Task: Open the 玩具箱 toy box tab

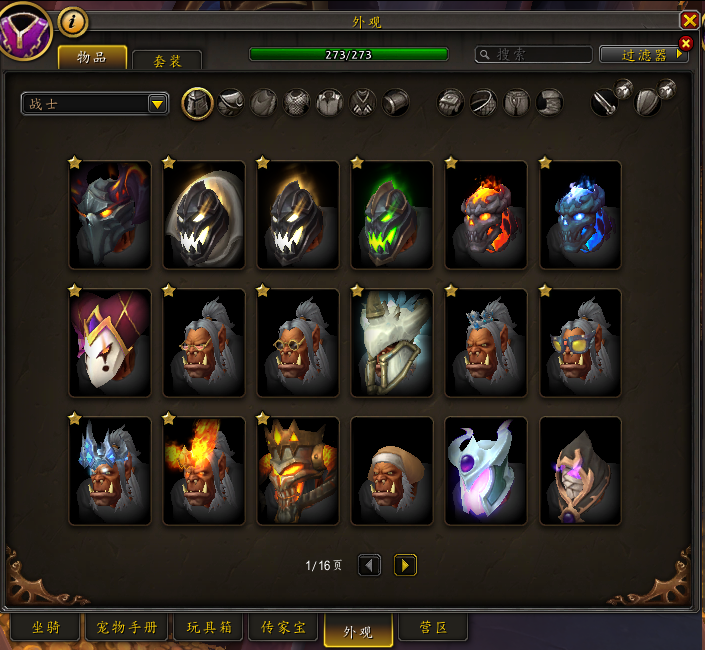Action: [208, 628]
